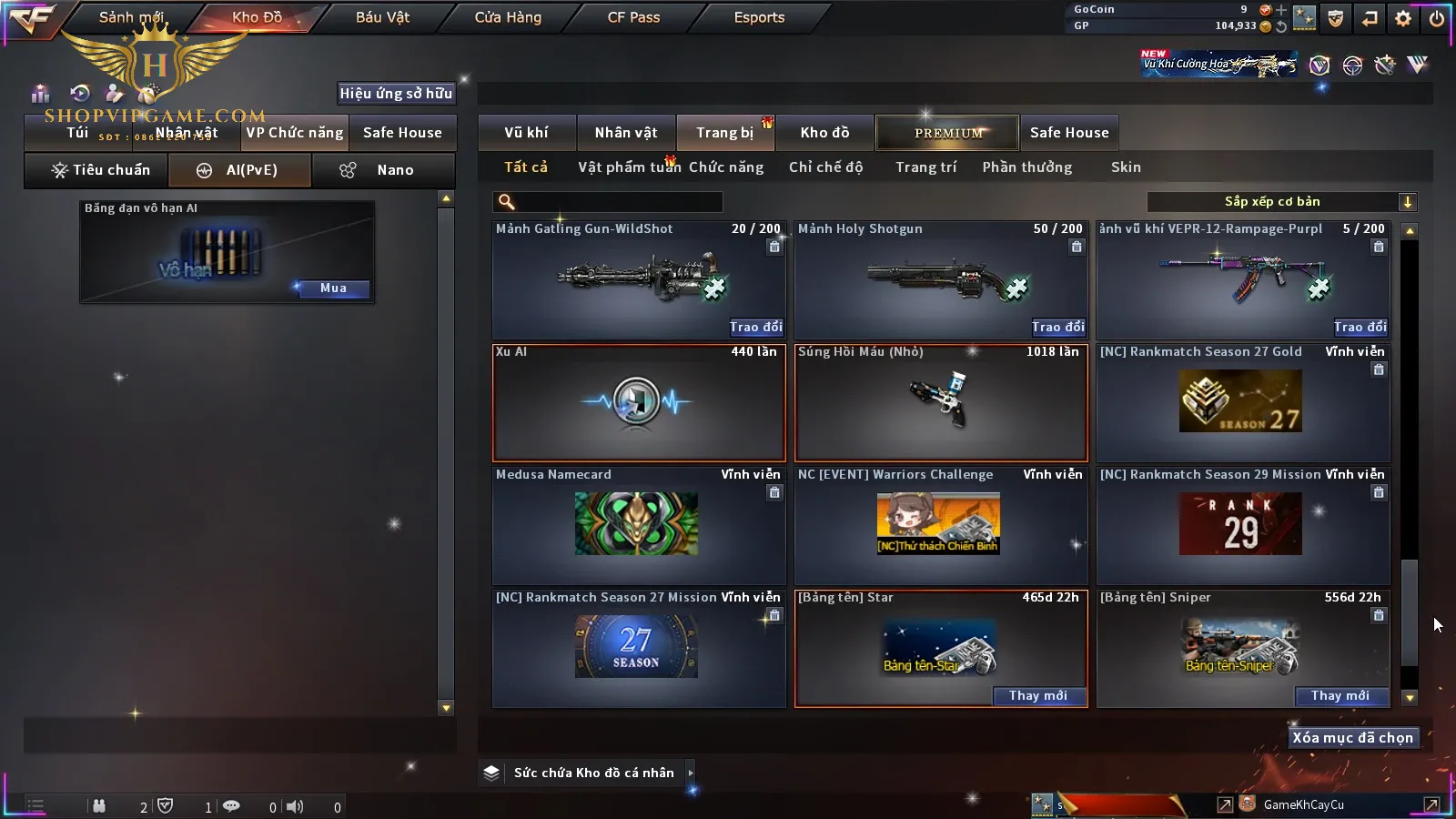Select the Xu AI item slot

coord(638,402)
